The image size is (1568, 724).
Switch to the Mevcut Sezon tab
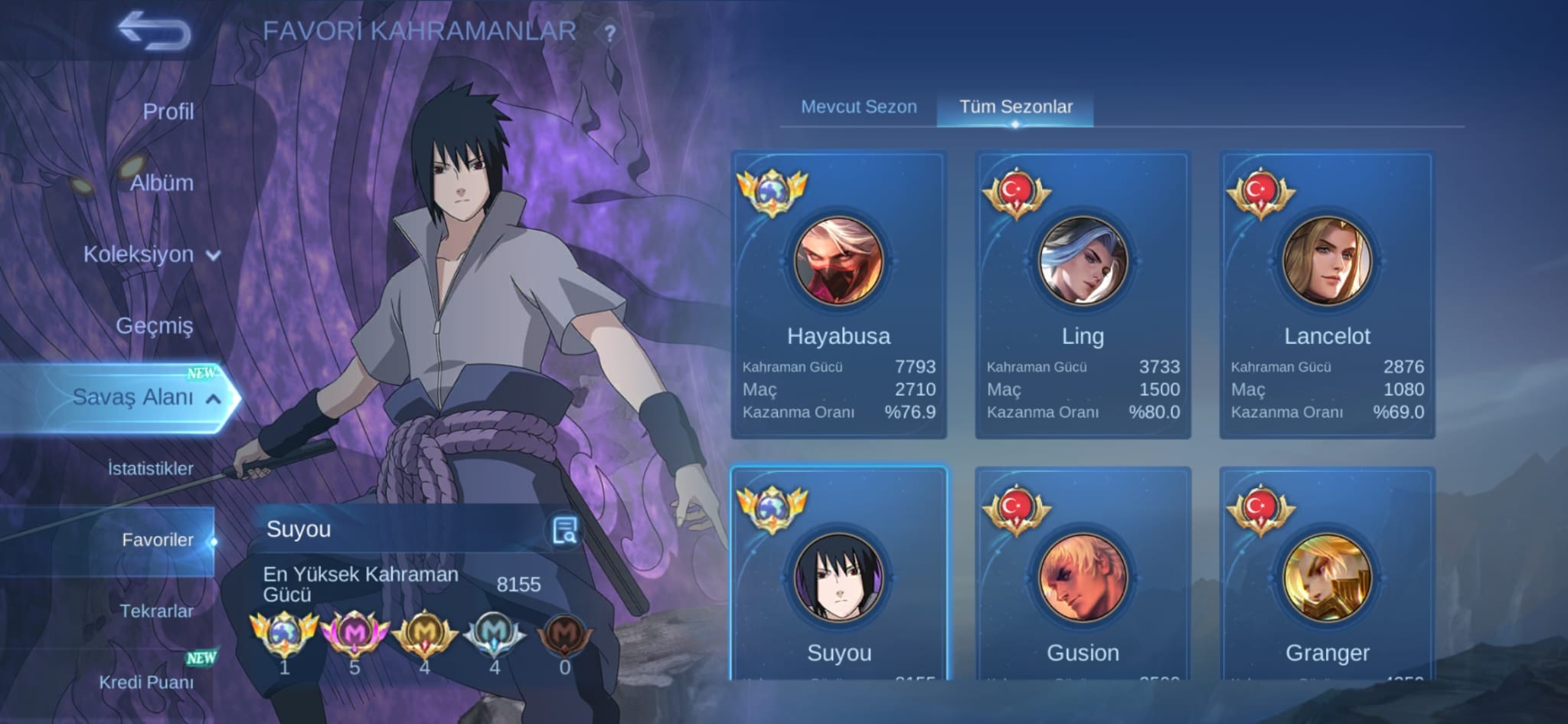(x=858, y=106)
